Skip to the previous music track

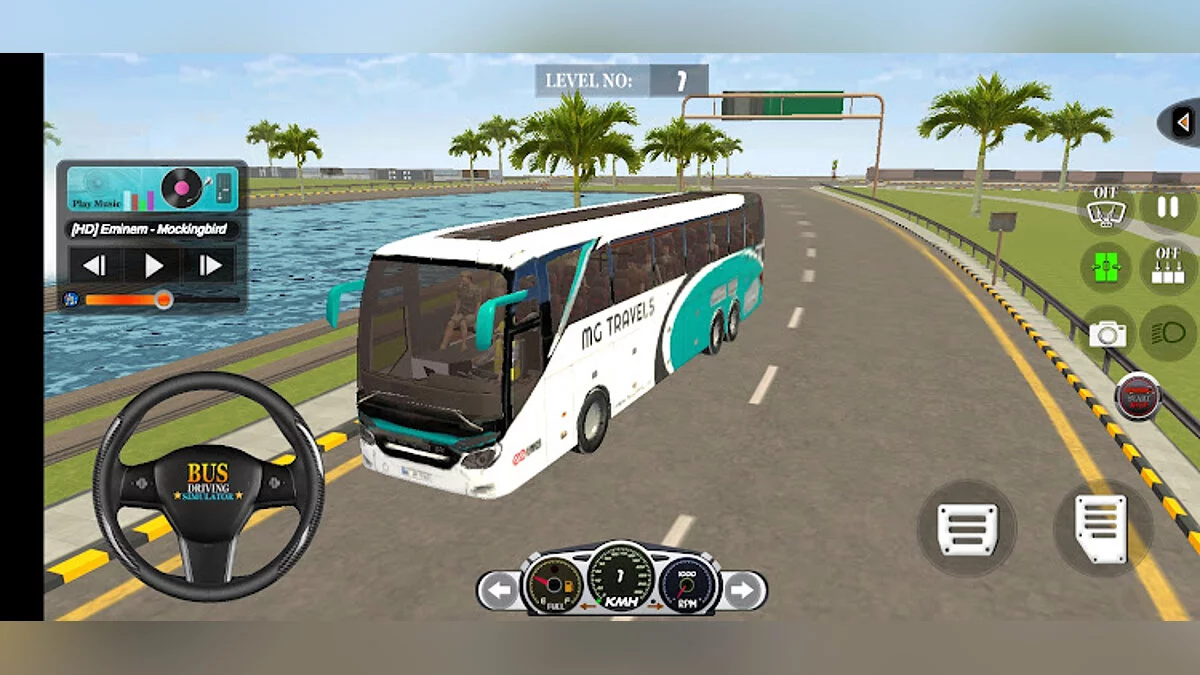point(95,265)
